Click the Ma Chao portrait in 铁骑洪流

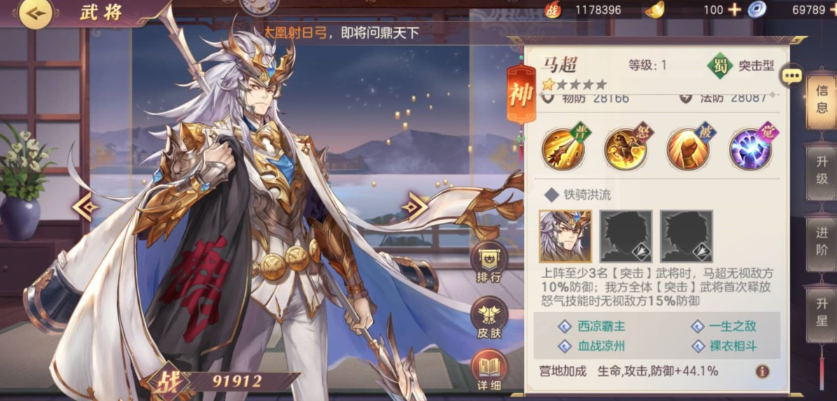(565, 236)
